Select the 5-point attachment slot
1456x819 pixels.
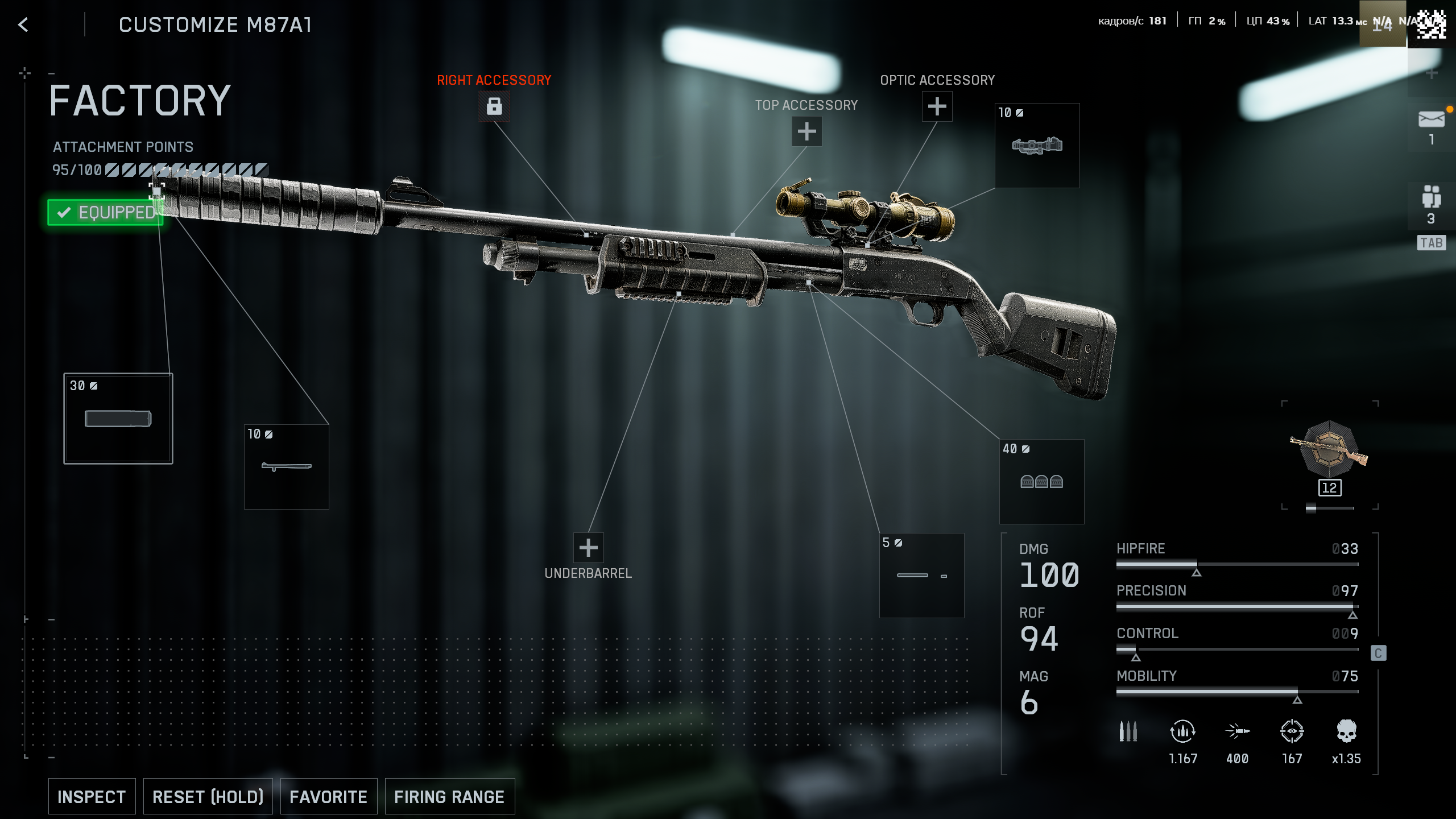(x=921, y=575)
